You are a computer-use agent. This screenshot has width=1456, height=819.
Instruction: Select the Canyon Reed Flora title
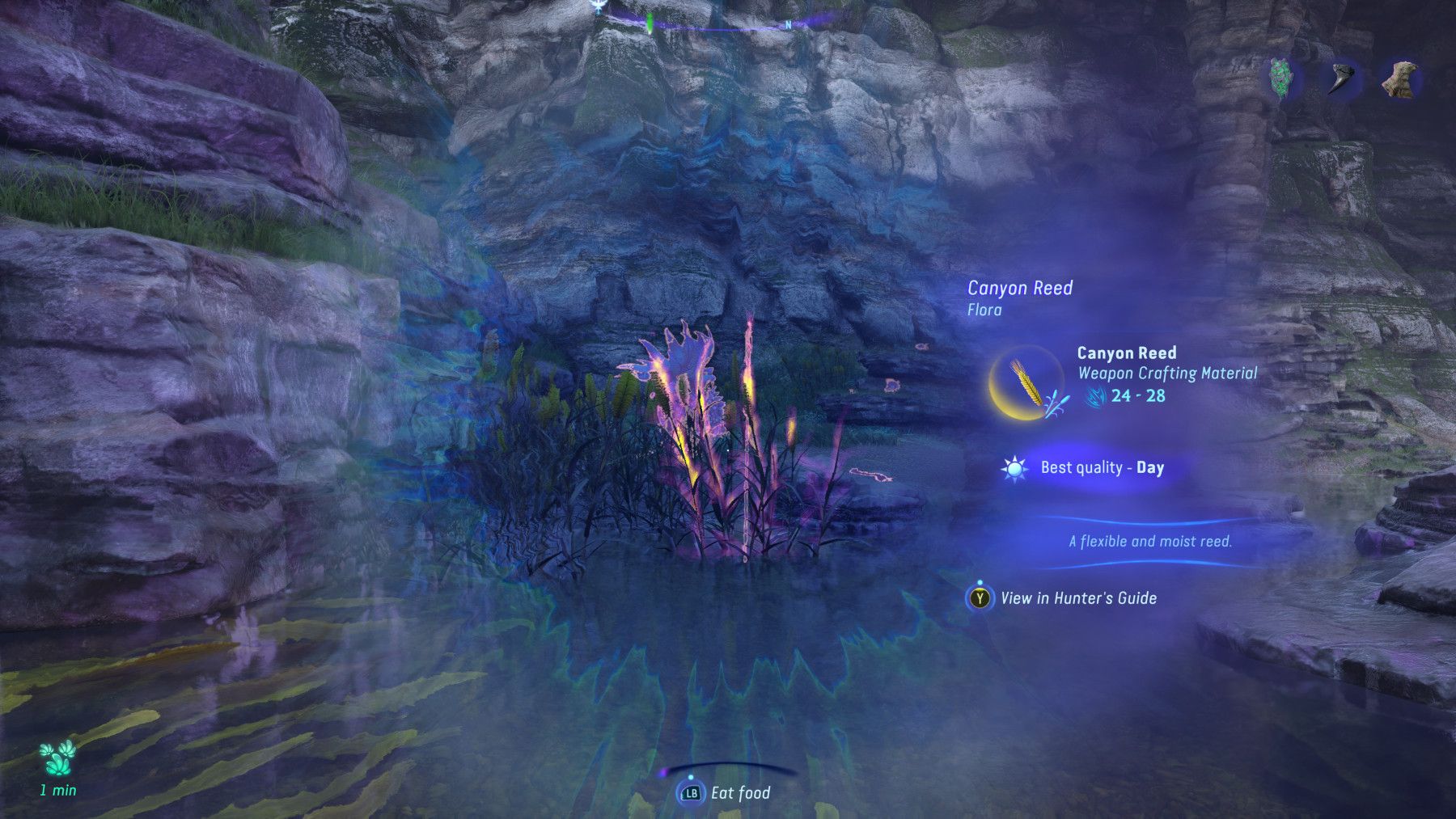pyautogui.click(x=1021, y=288)
